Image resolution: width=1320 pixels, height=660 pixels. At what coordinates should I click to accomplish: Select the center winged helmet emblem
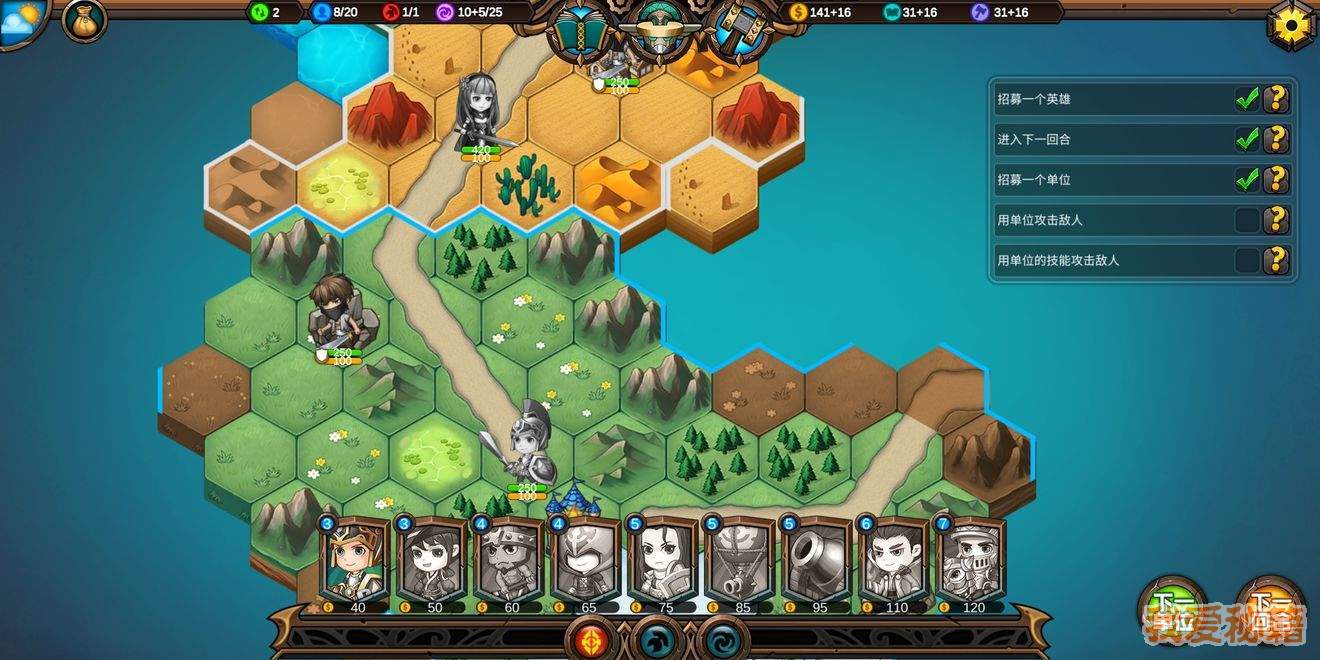661,30
